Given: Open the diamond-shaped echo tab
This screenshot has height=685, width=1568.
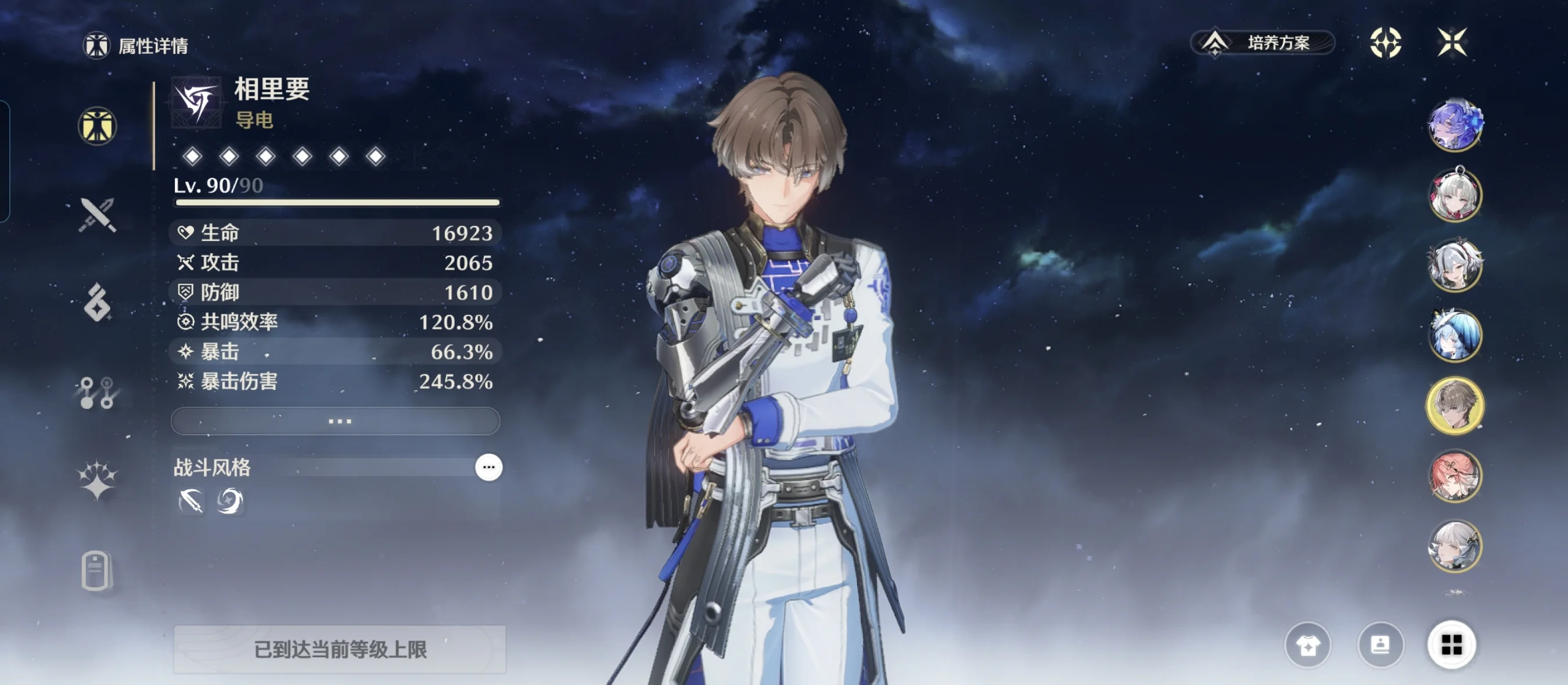Looking at the screenshot, I should (98, 302).
